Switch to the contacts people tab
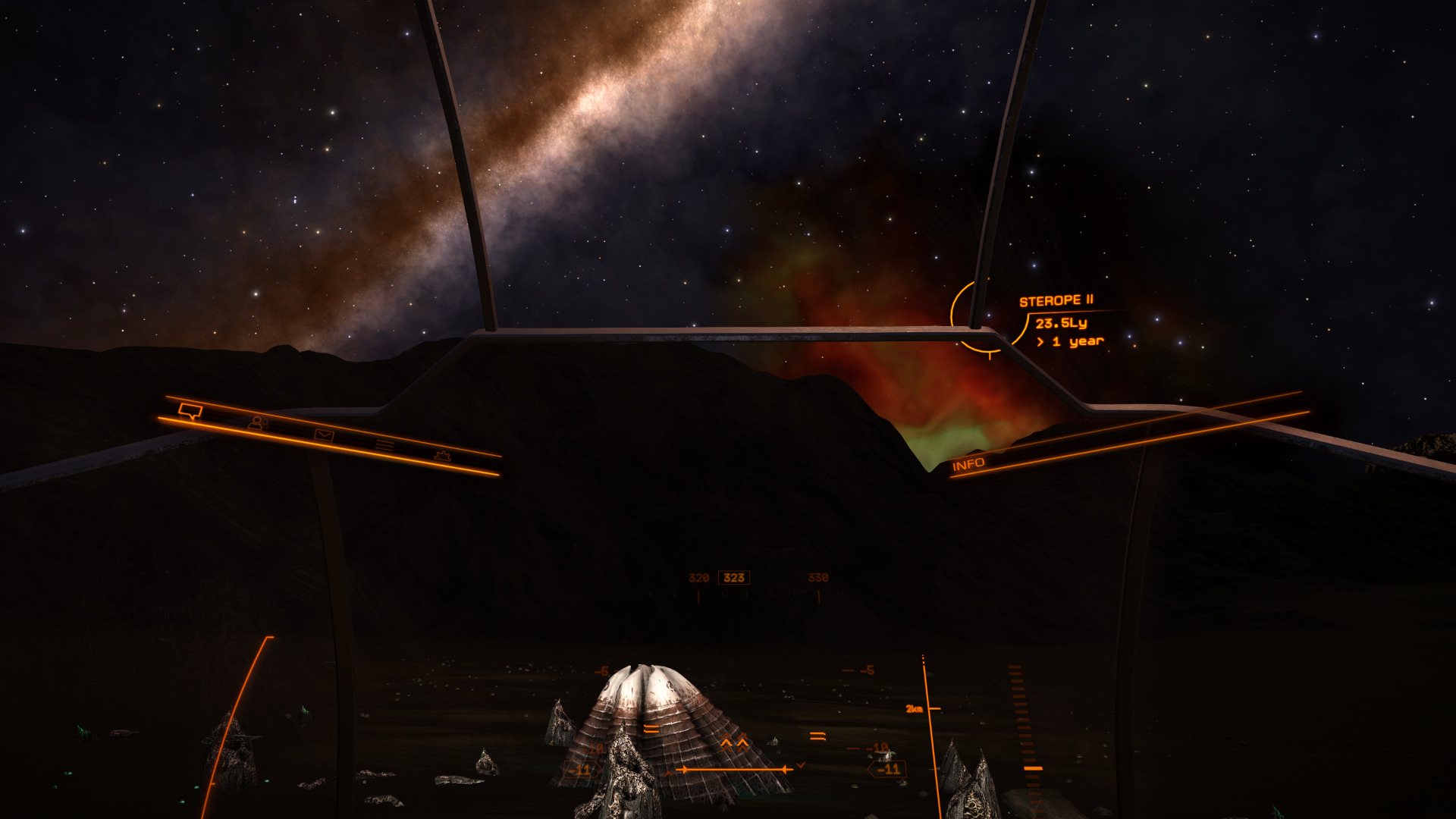Viewport: 1456px width, 819px height. click(258, 423)
